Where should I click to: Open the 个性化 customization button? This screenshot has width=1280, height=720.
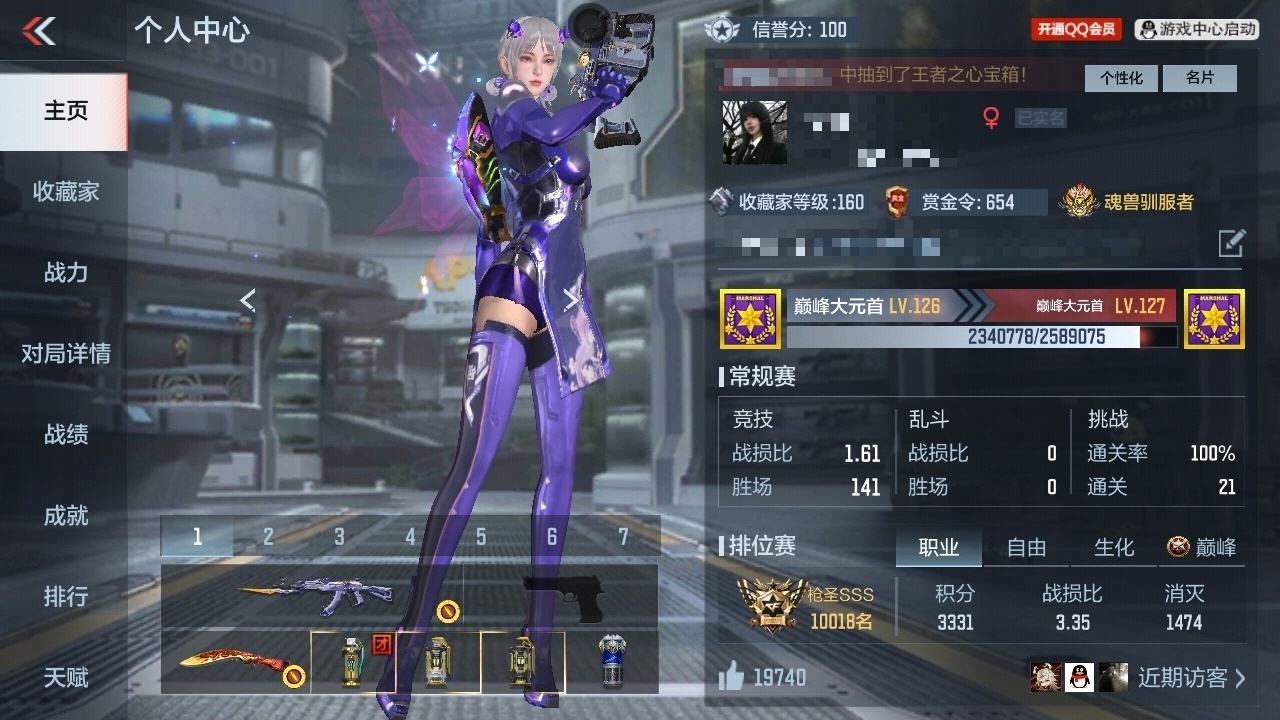pos(1121,78)
